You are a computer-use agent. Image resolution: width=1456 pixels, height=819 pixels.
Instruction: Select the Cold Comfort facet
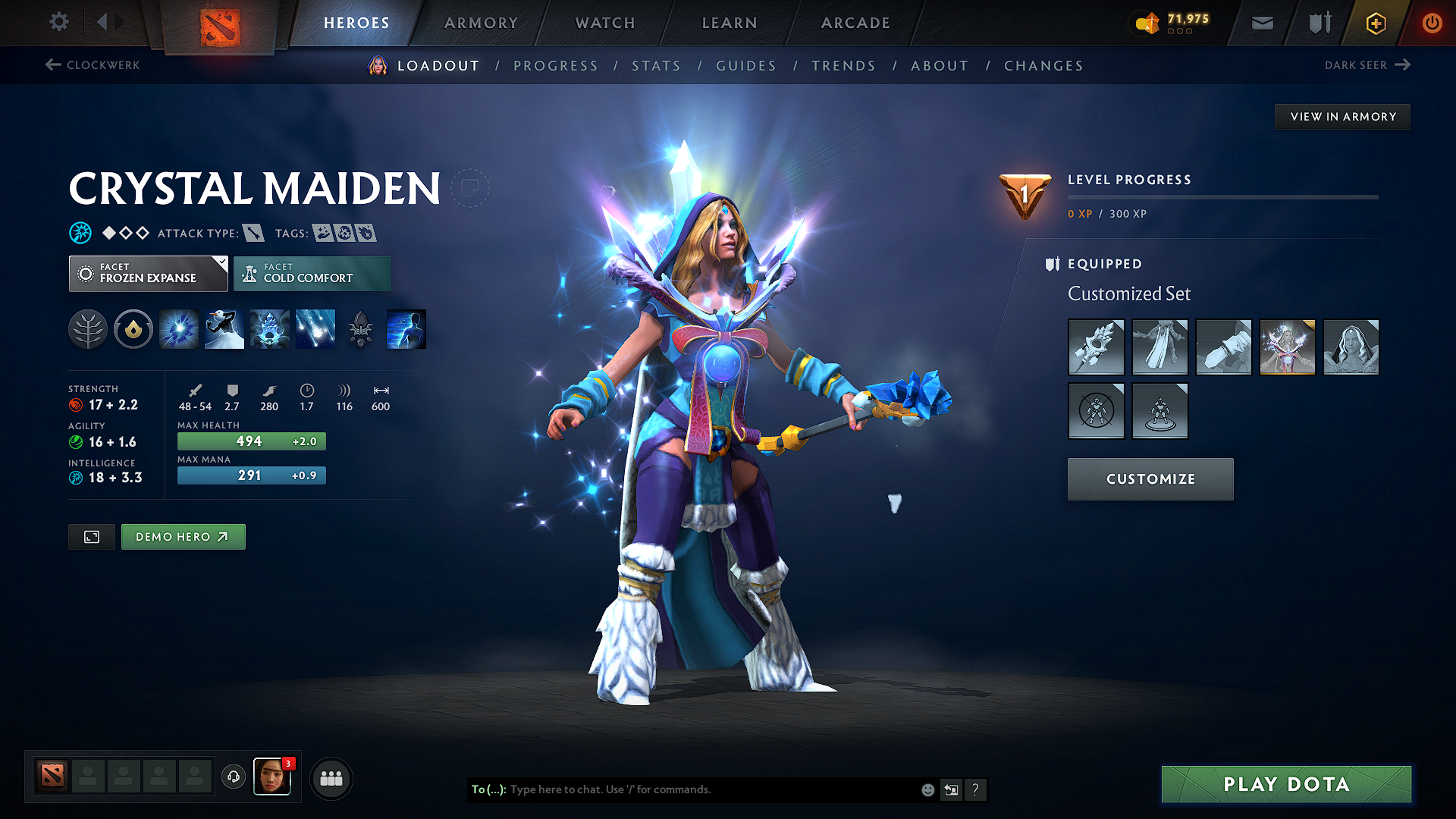(312, 273)
